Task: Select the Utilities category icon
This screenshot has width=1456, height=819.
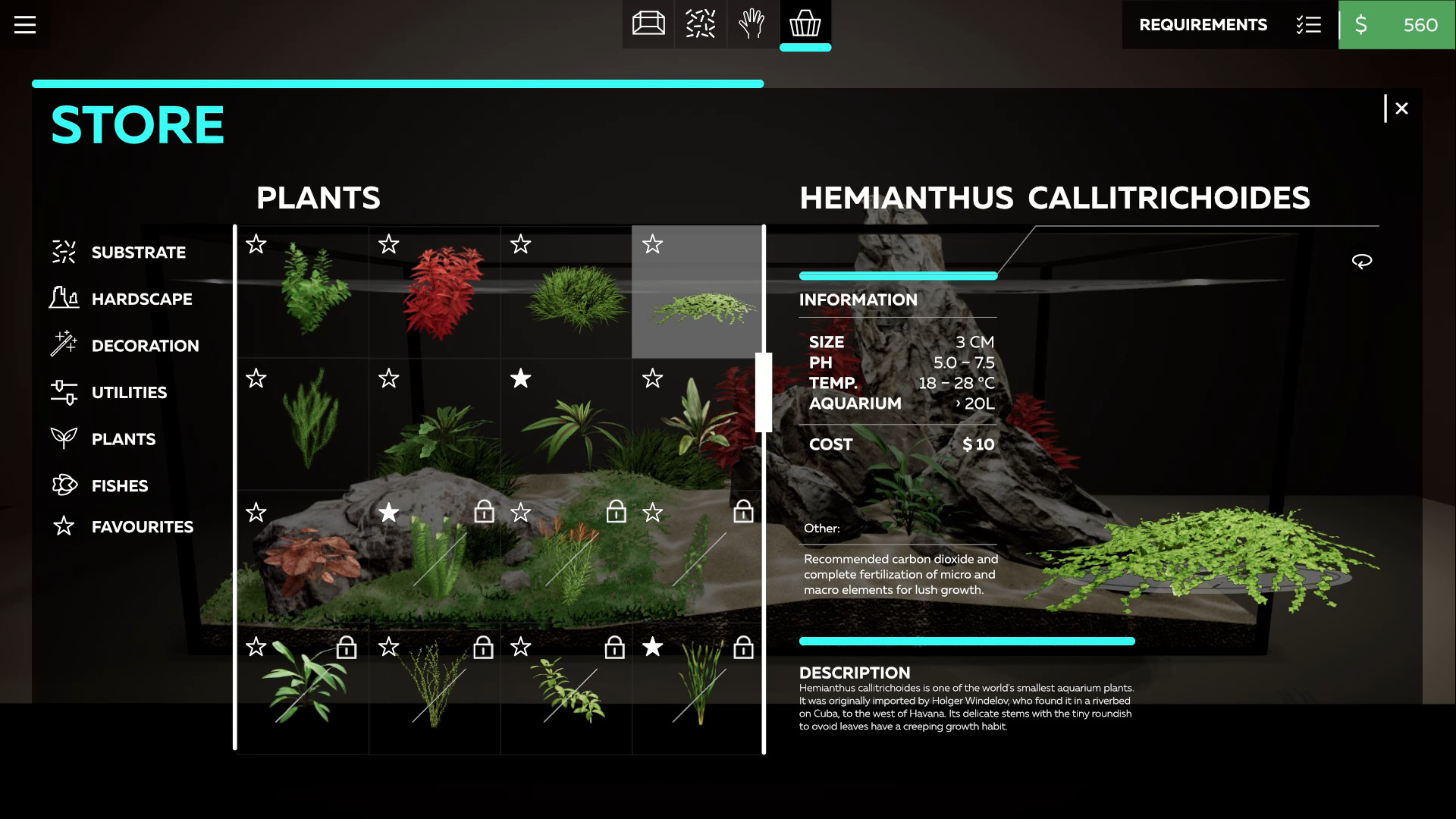Action: [64, 392]
